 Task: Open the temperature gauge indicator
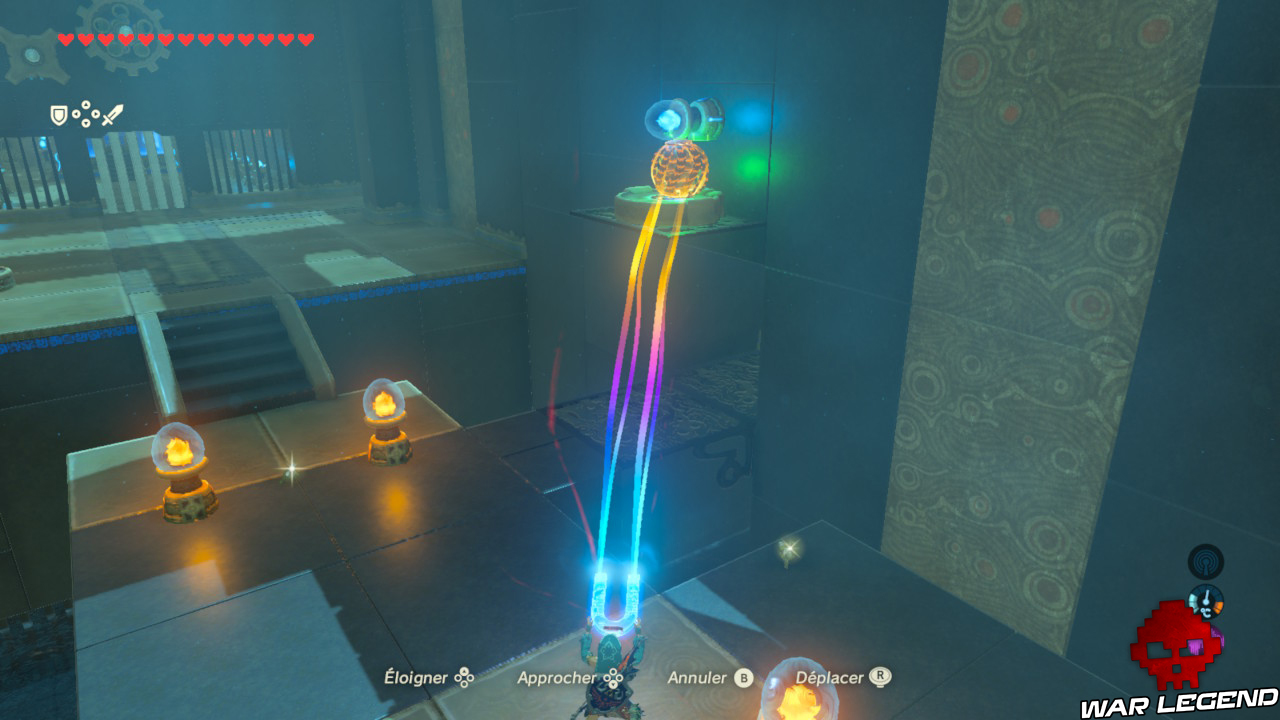(x=1205, y=600)
